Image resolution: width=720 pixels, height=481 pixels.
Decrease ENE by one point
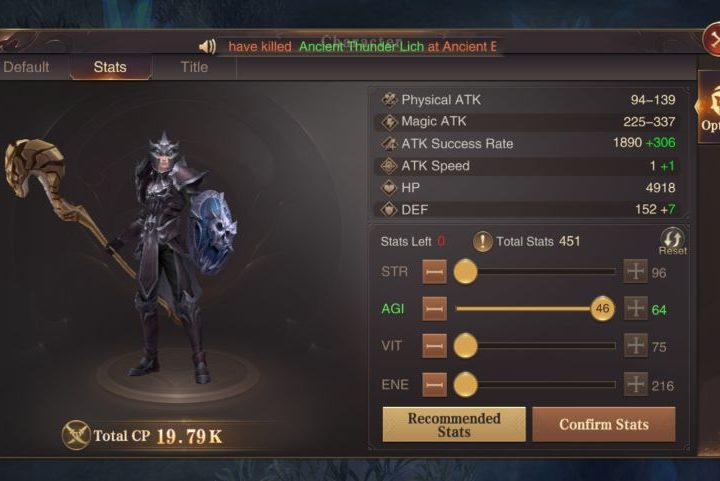[434, 384]
